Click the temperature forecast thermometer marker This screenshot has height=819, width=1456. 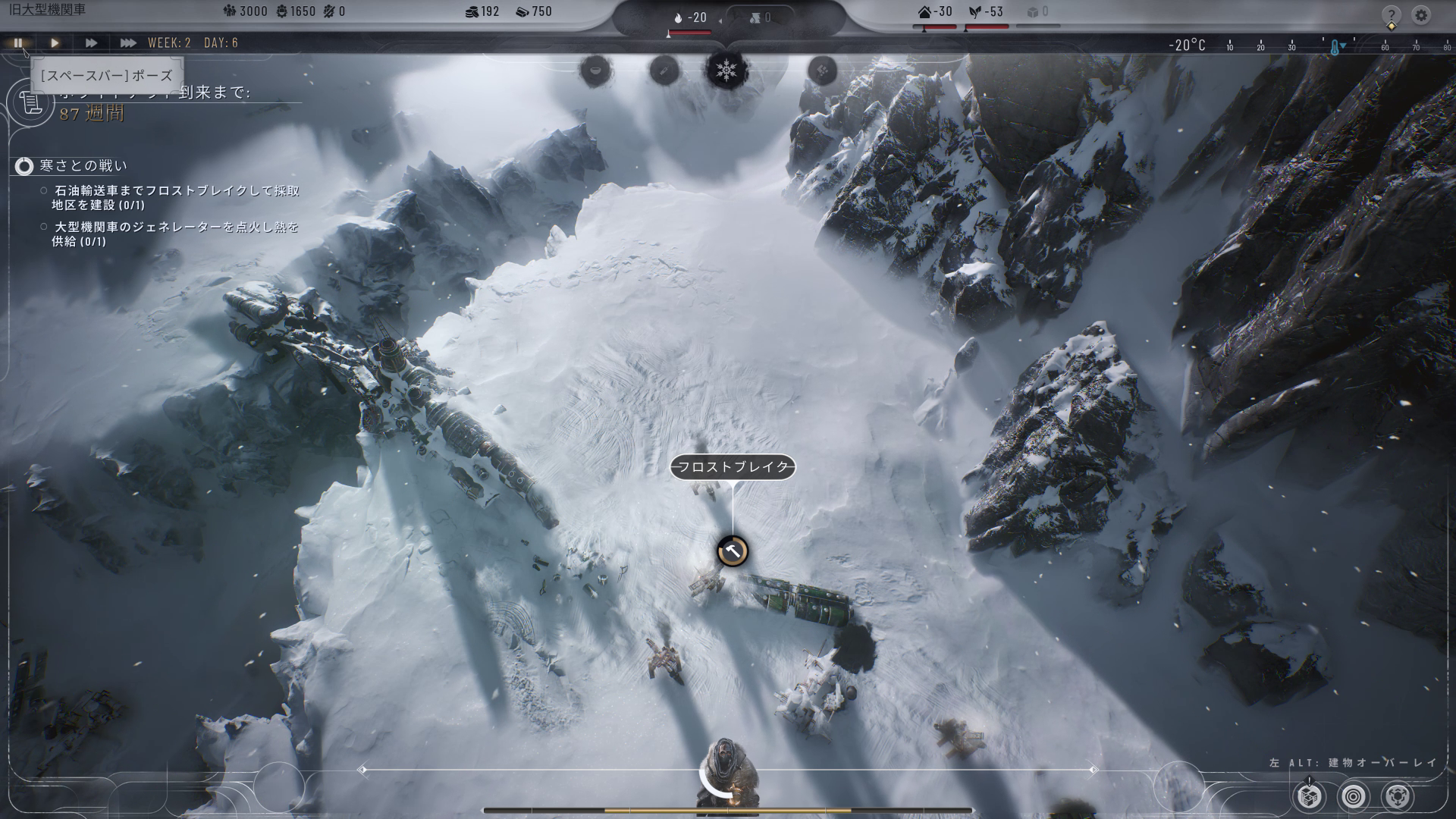tap(1334, 47)
